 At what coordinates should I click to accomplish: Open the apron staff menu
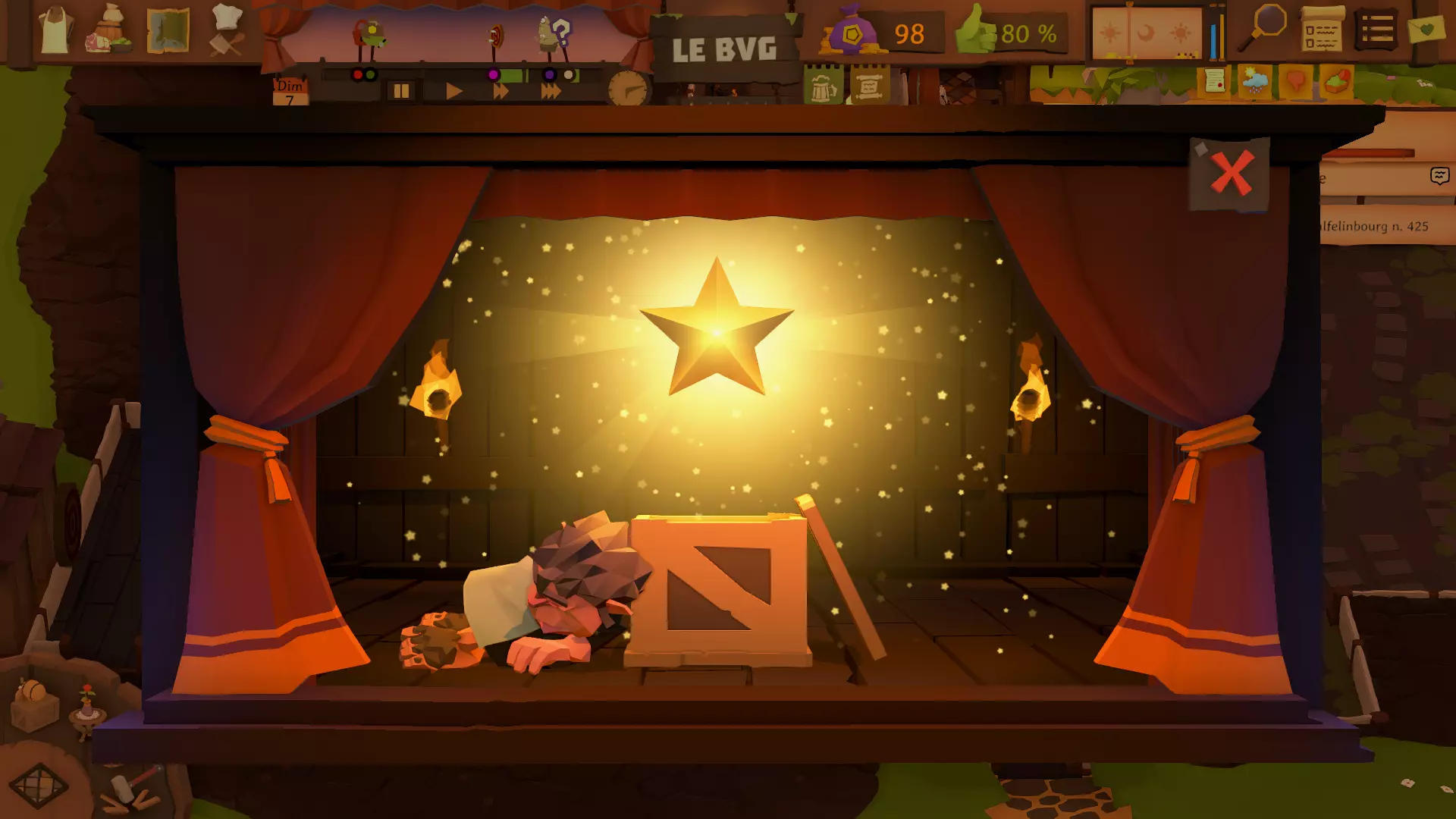pyautogui.click(x=55, y=30)
